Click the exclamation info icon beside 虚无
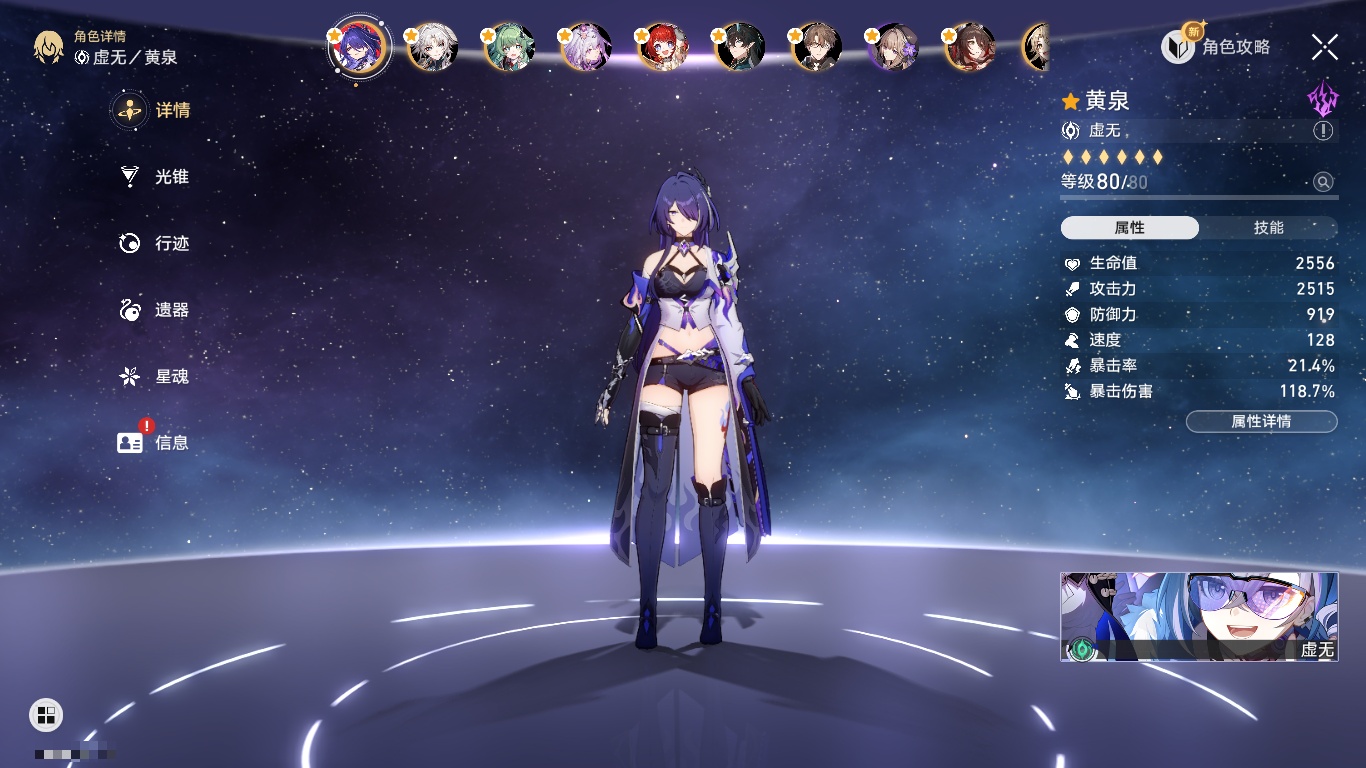Viewport: 1366px width, 768px height. (x=1322, y=131)
